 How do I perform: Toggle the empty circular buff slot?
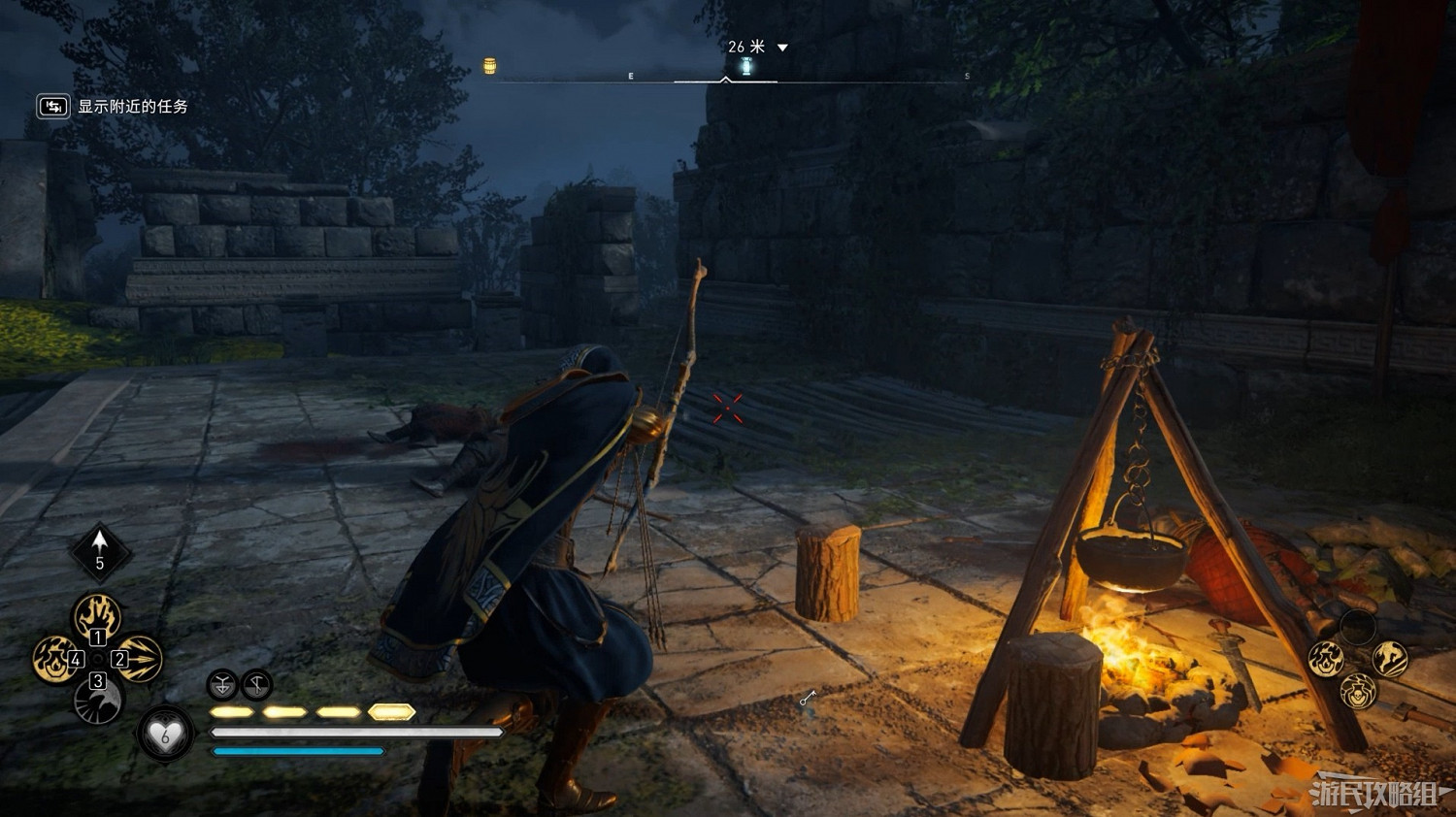click(x=1358, y=627)
